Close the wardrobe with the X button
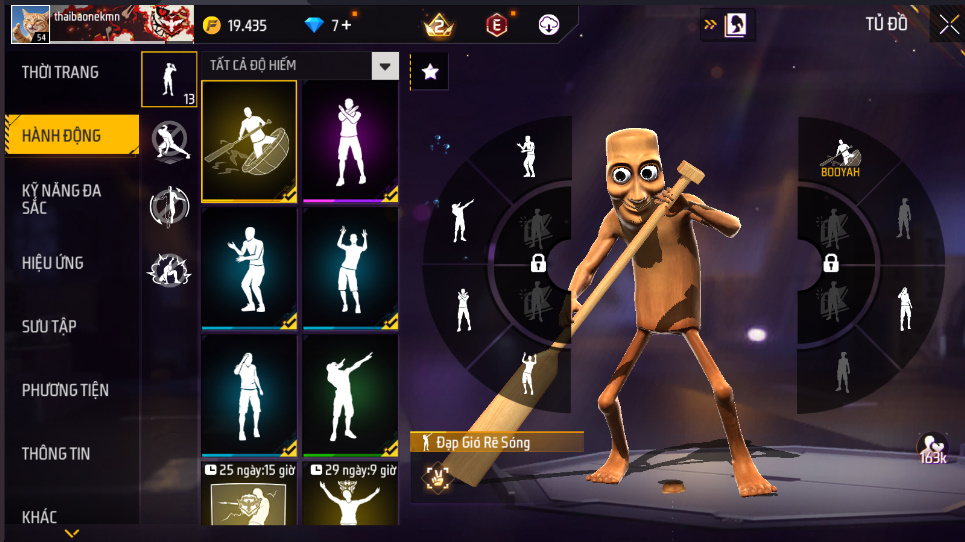Viewport: 965px width, 542px height. tap(947, 24)
